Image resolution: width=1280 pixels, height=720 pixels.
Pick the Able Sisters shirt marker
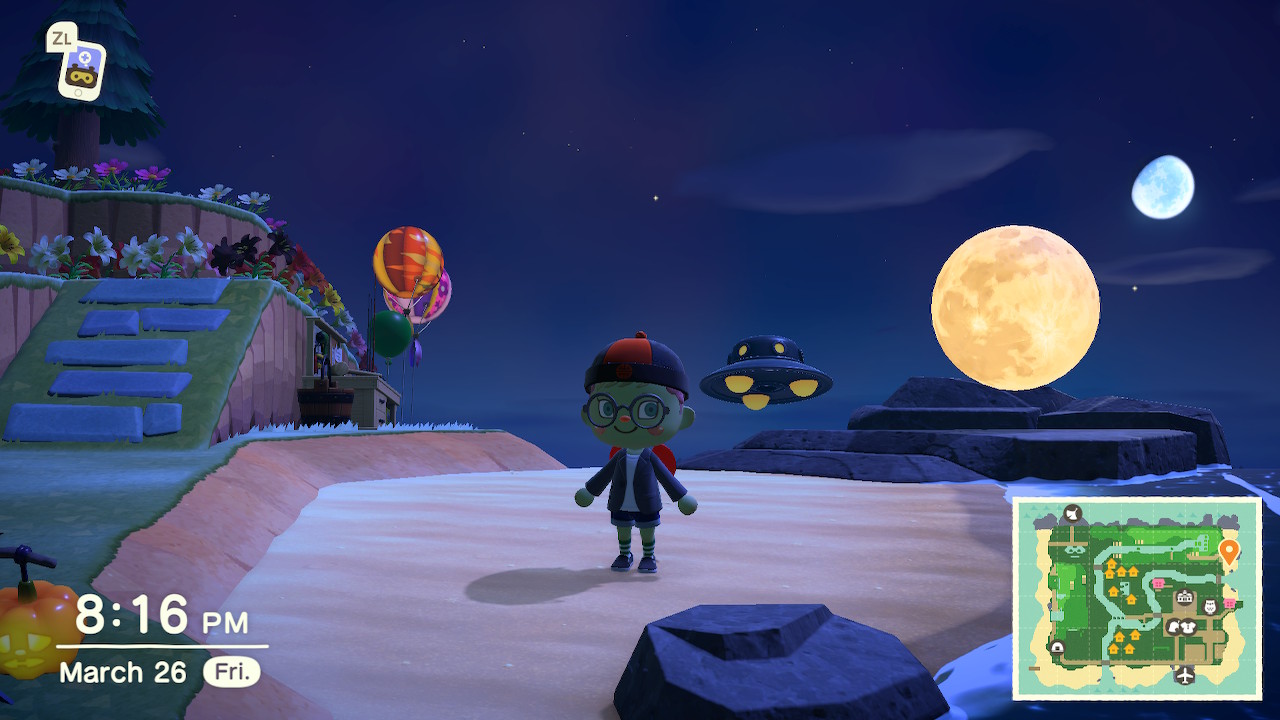(x=1189, y=627)
